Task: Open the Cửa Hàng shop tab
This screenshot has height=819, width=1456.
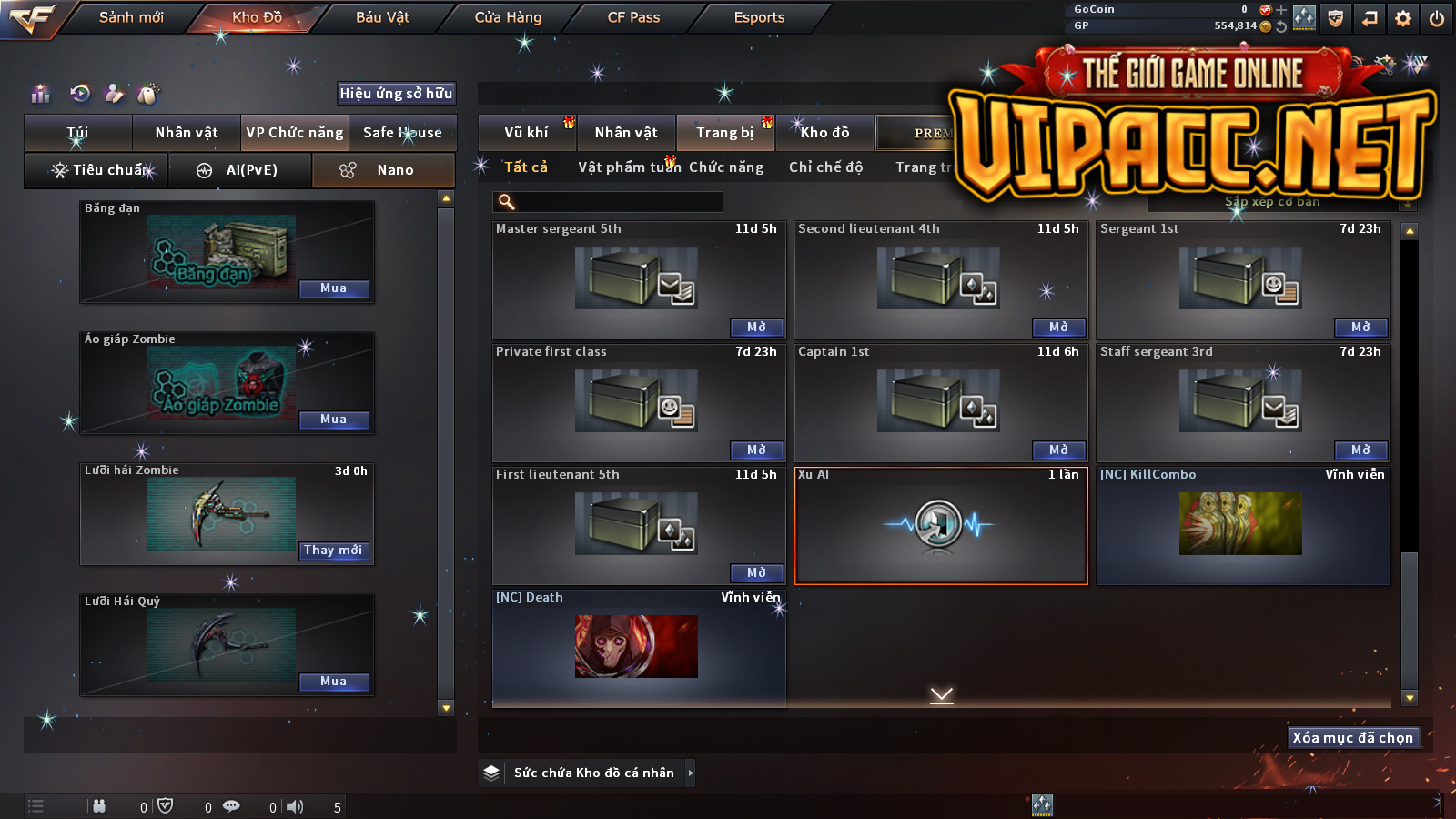Action: tap(508, 17)
